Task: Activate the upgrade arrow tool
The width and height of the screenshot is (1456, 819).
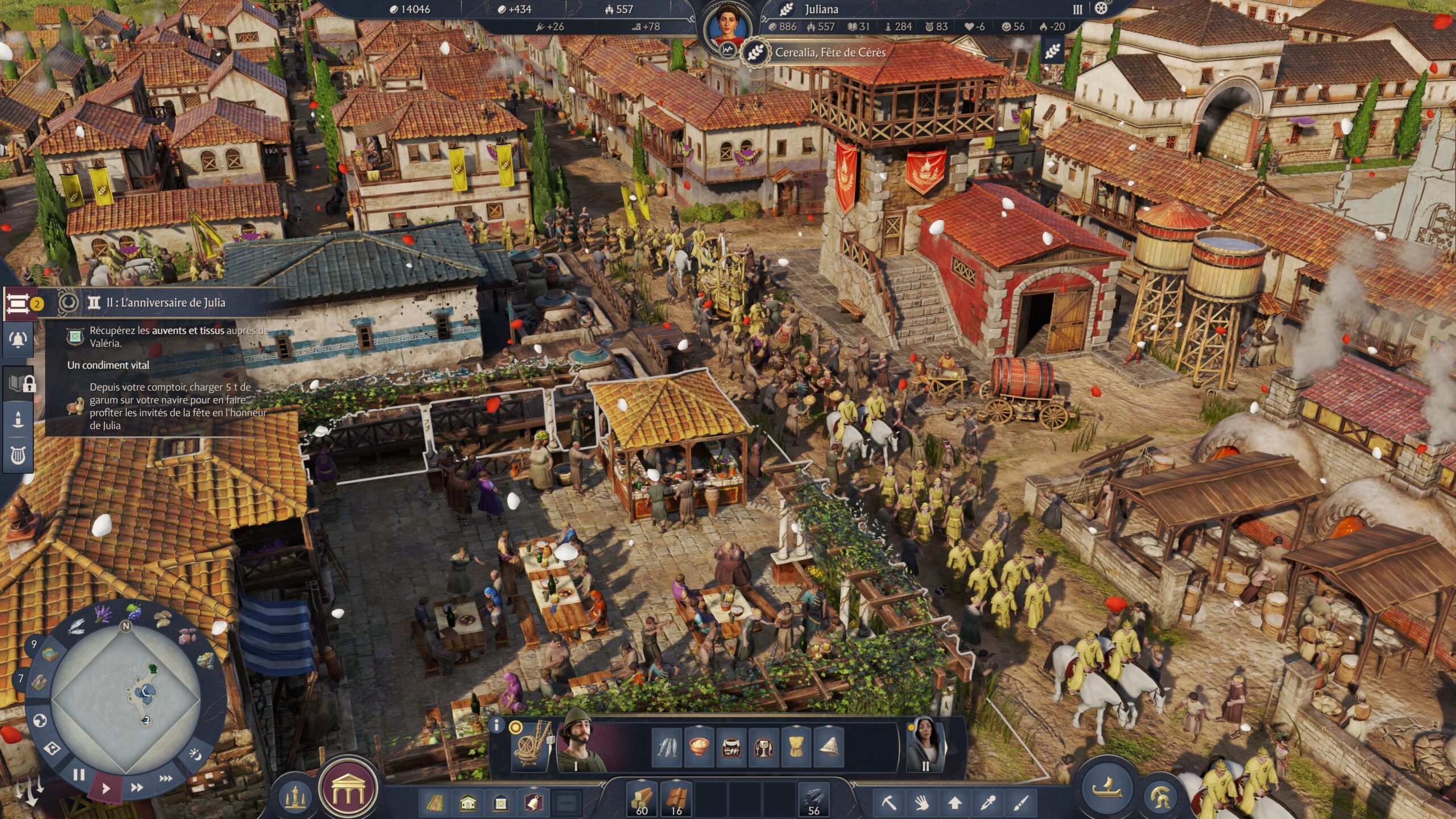Action: click(x=954, y=803)
